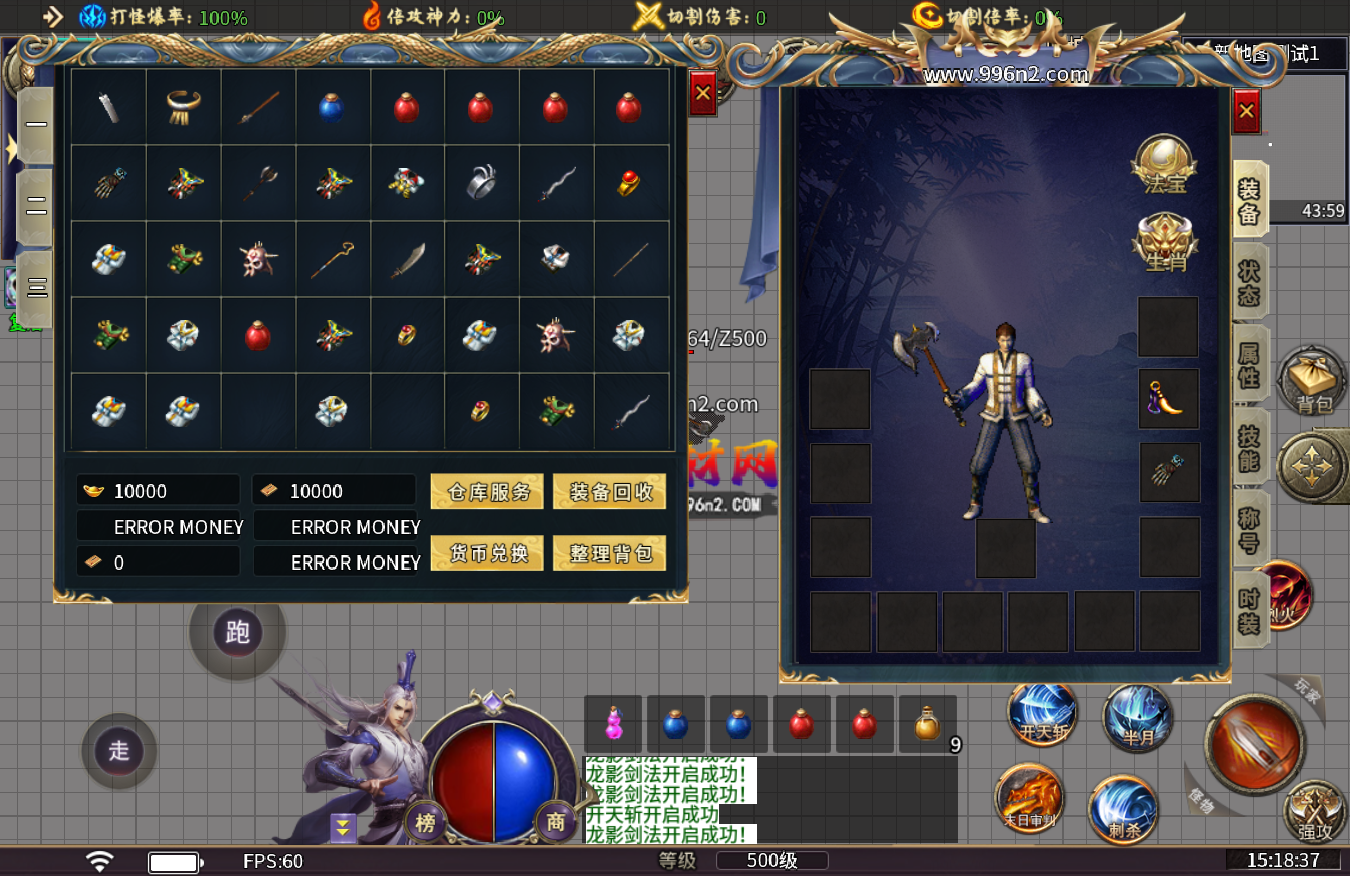Screen dimensions: 1350x876
Task: Switch to bag page 二
Action: point(36,207)
